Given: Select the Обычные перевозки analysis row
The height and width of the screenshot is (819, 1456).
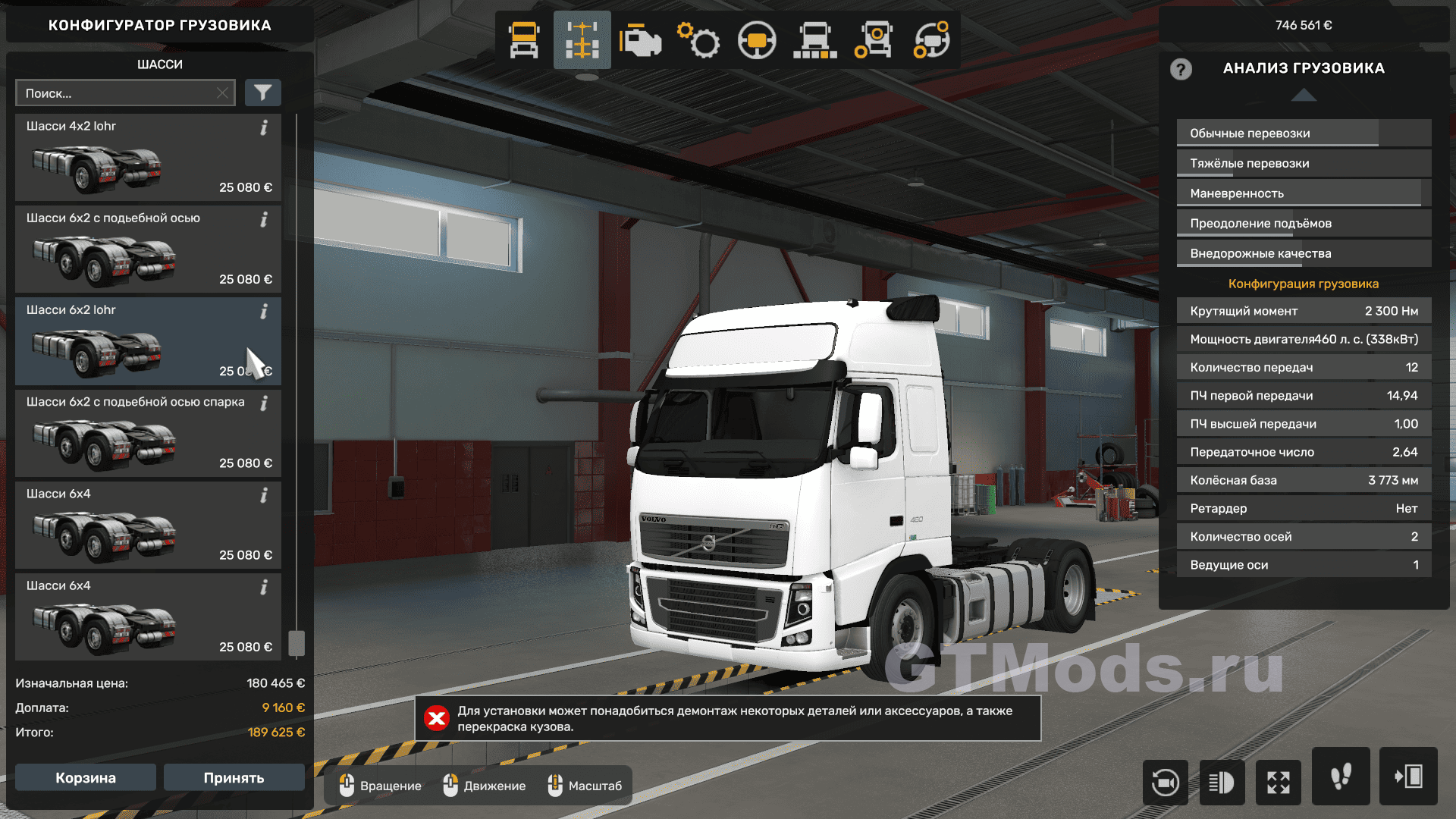Looking at the screenshot, I should coord(1304,133).
